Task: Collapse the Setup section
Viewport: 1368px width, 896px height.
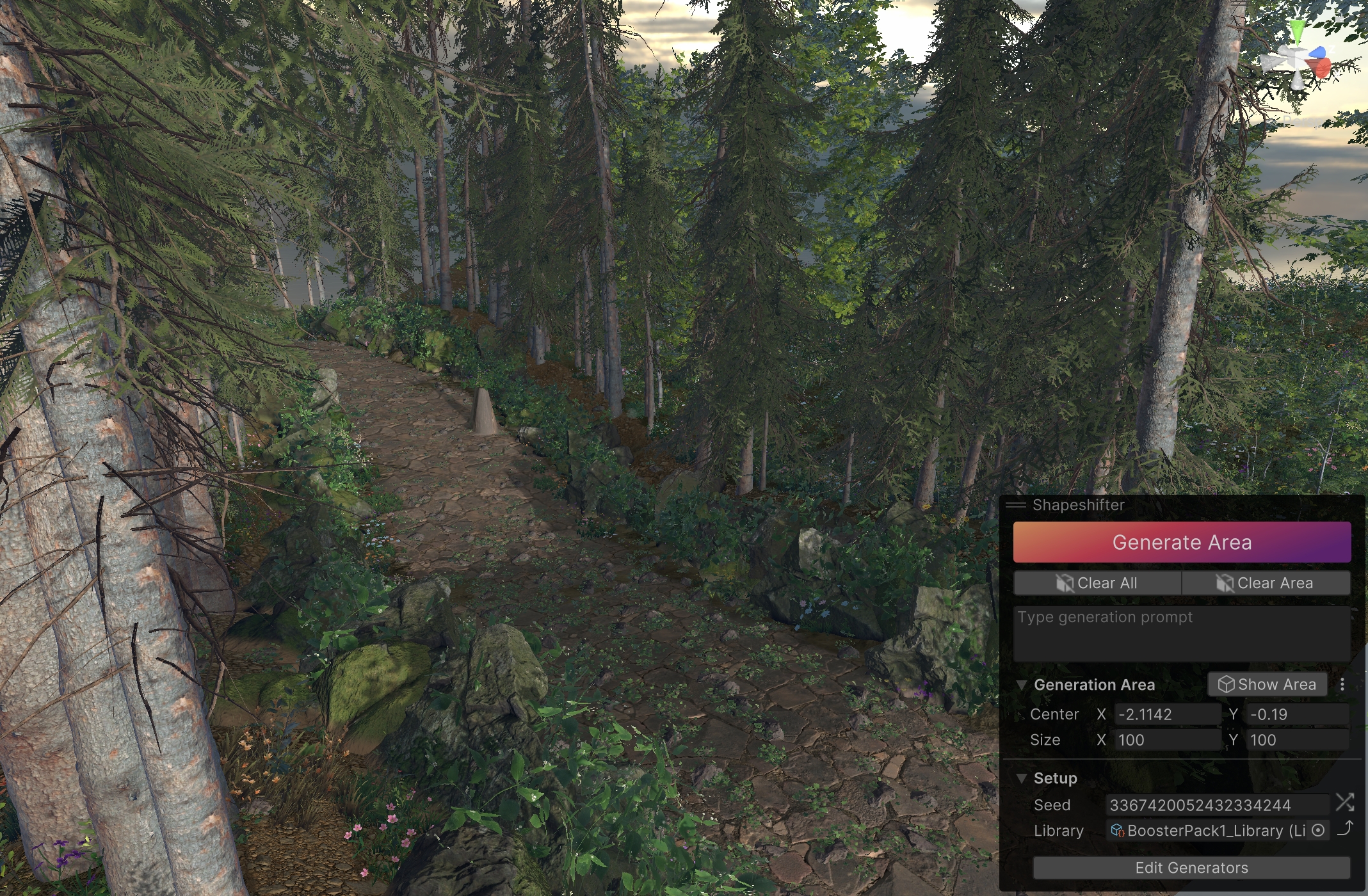Action: (1022, 778)
